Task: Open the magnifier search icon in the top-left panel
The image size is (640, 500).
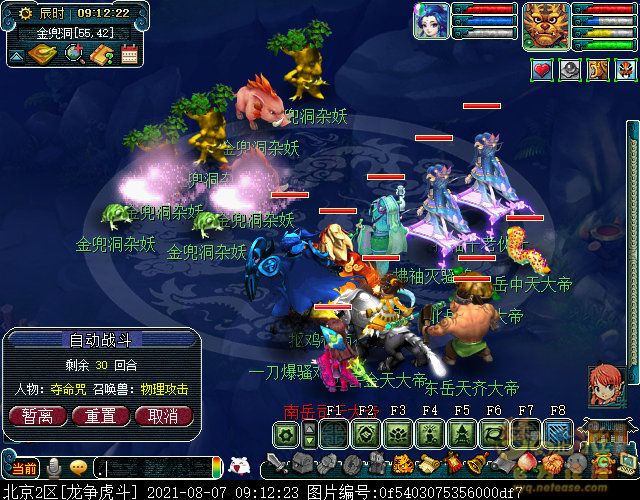Action: coord(75,54)
